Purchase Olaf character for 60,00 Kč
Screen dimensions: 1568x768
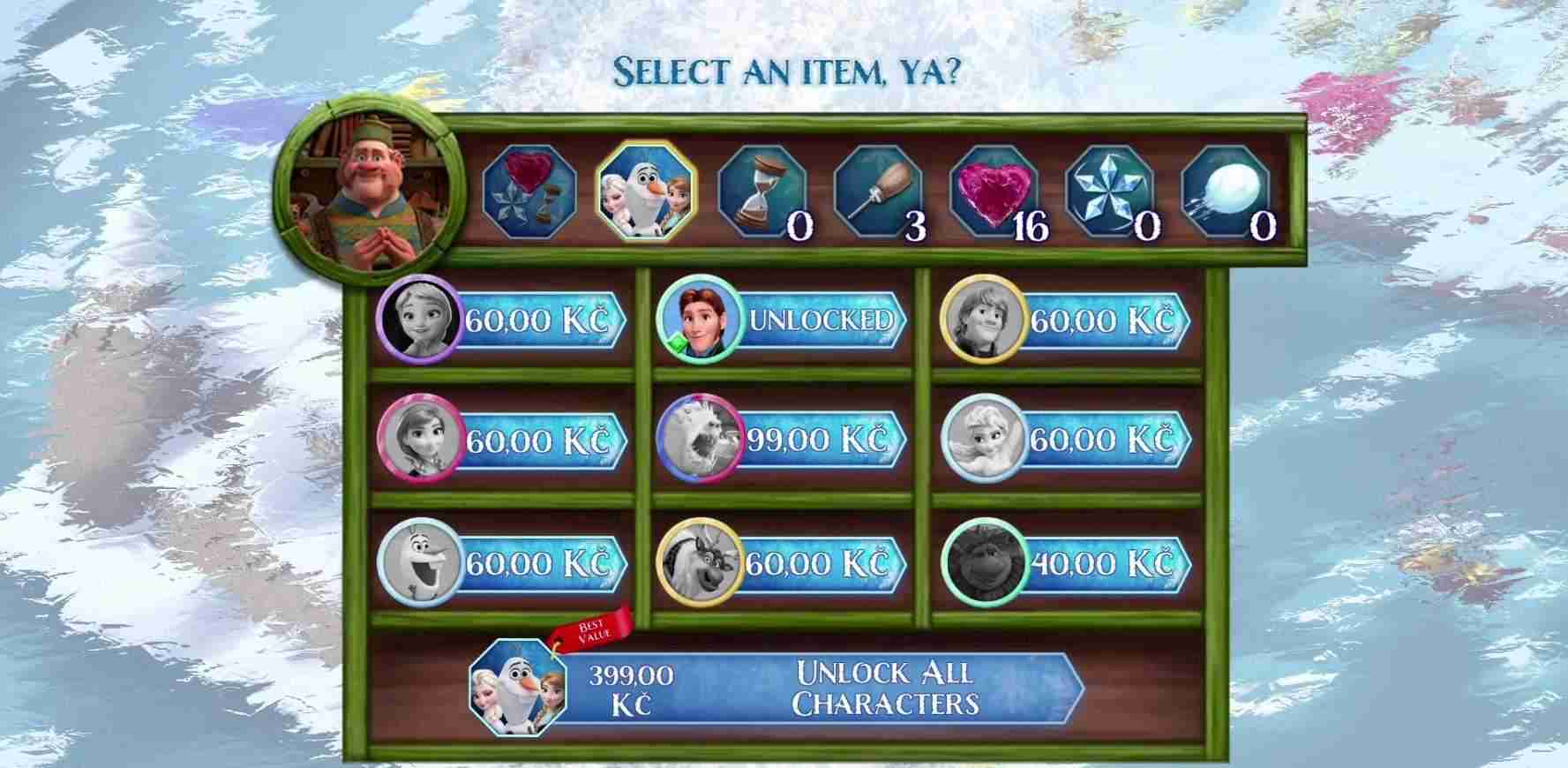[x=502, y=563]
